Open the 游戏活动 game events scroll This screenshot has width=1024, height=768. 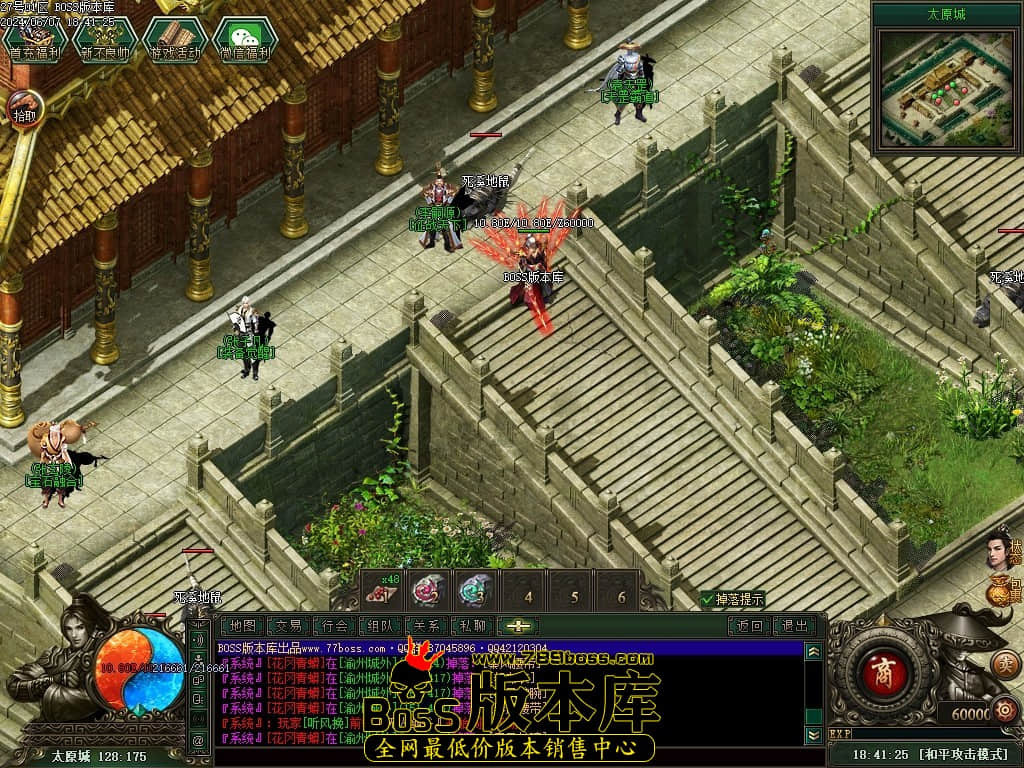[175, 38]
